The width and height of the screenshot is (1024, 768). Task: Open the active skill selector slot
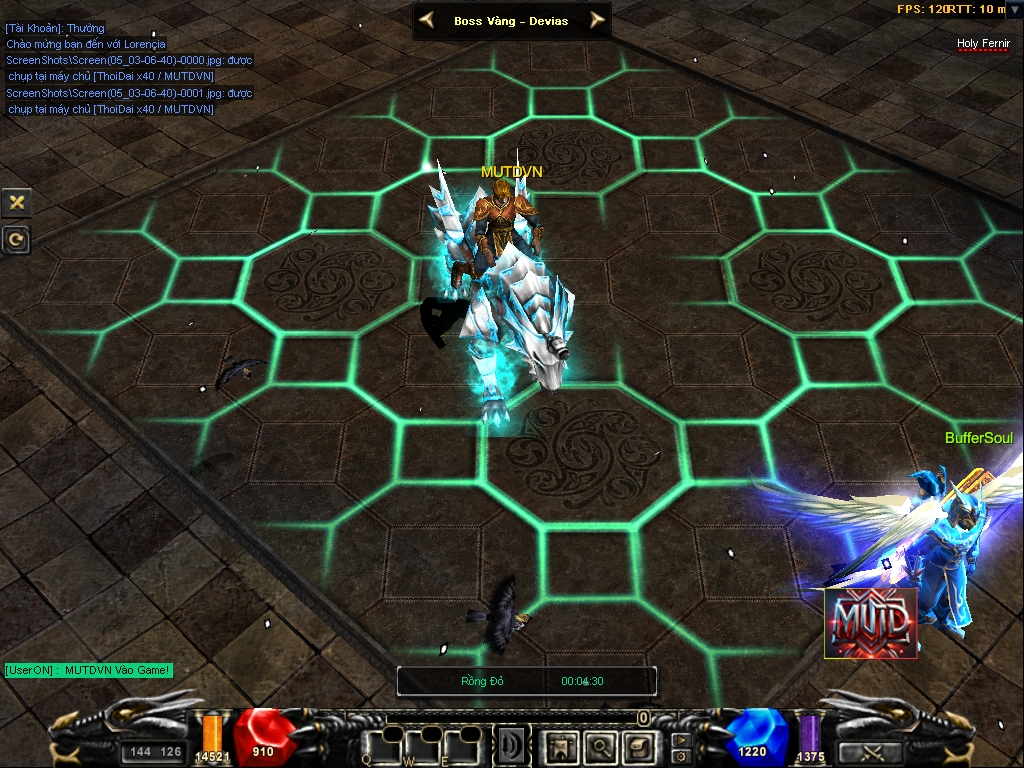click(x=513, y=745)
